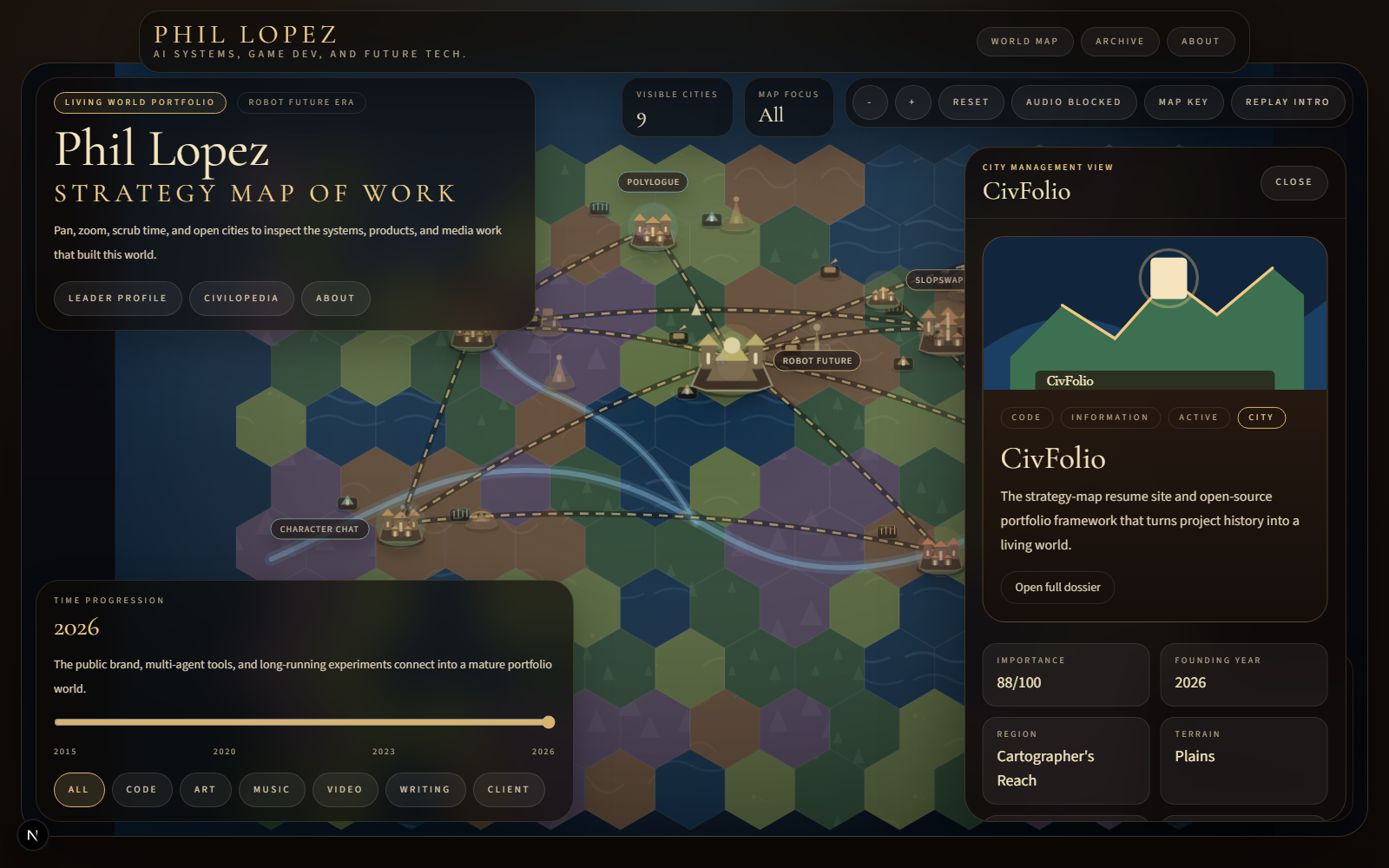
Task: Open full dossier for CivFolio
Action: tap(1057, 587)
